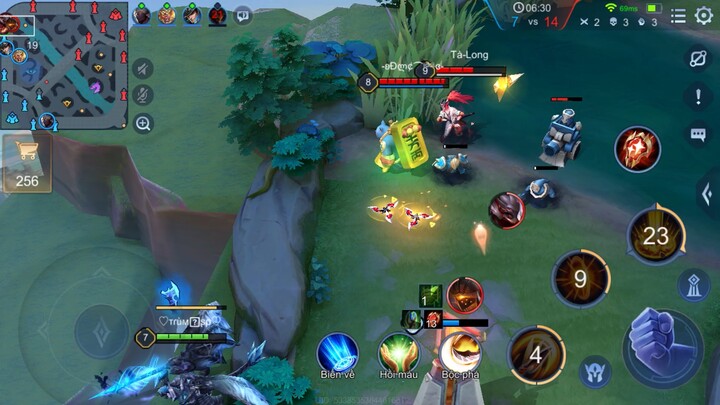Viewport: 720px width, 405px height.
Task: Activate the skill showing cooldown 9
Action: point(580,279)
